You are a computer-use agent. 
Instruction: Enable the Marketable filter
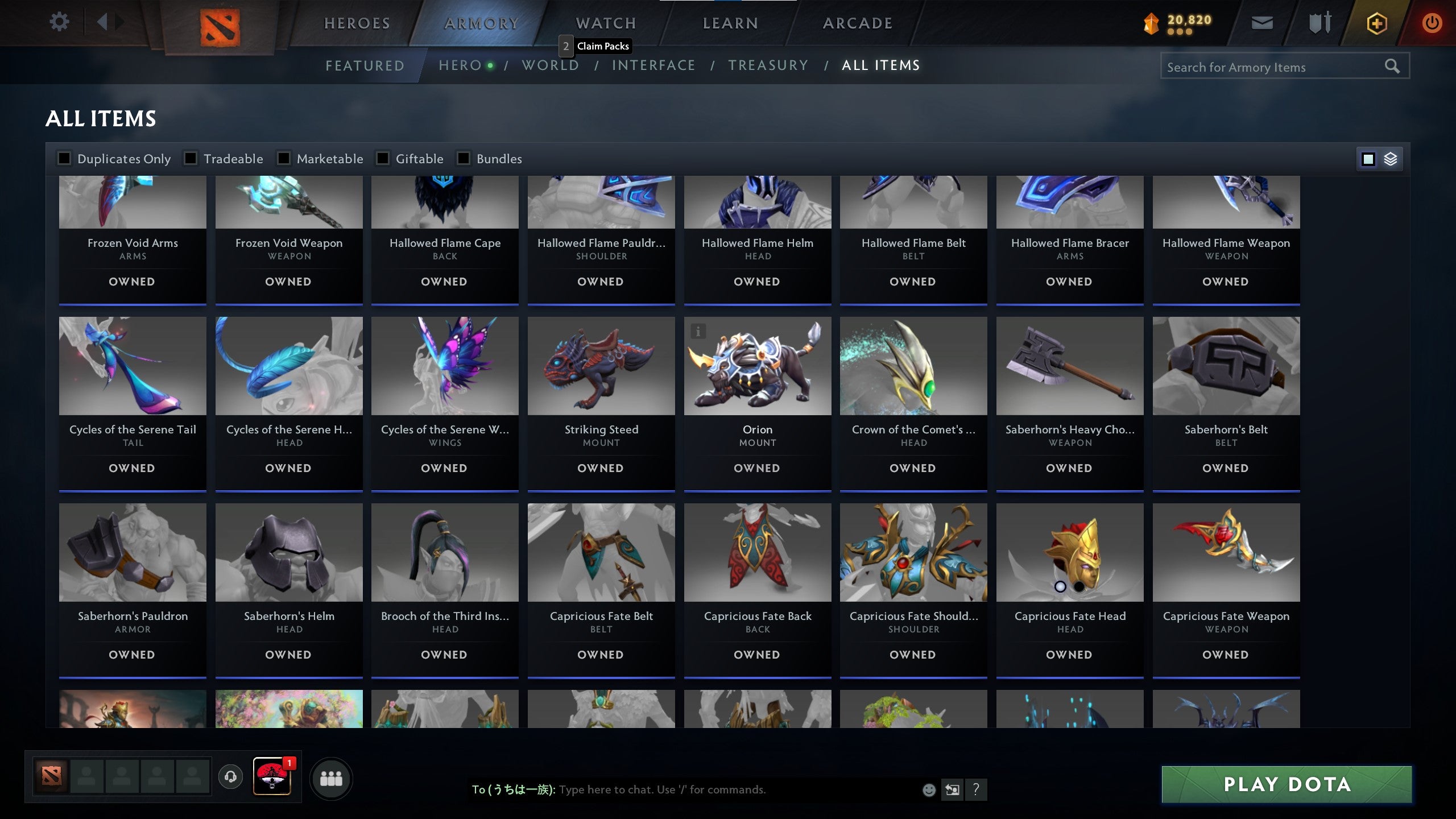(283, 159)
